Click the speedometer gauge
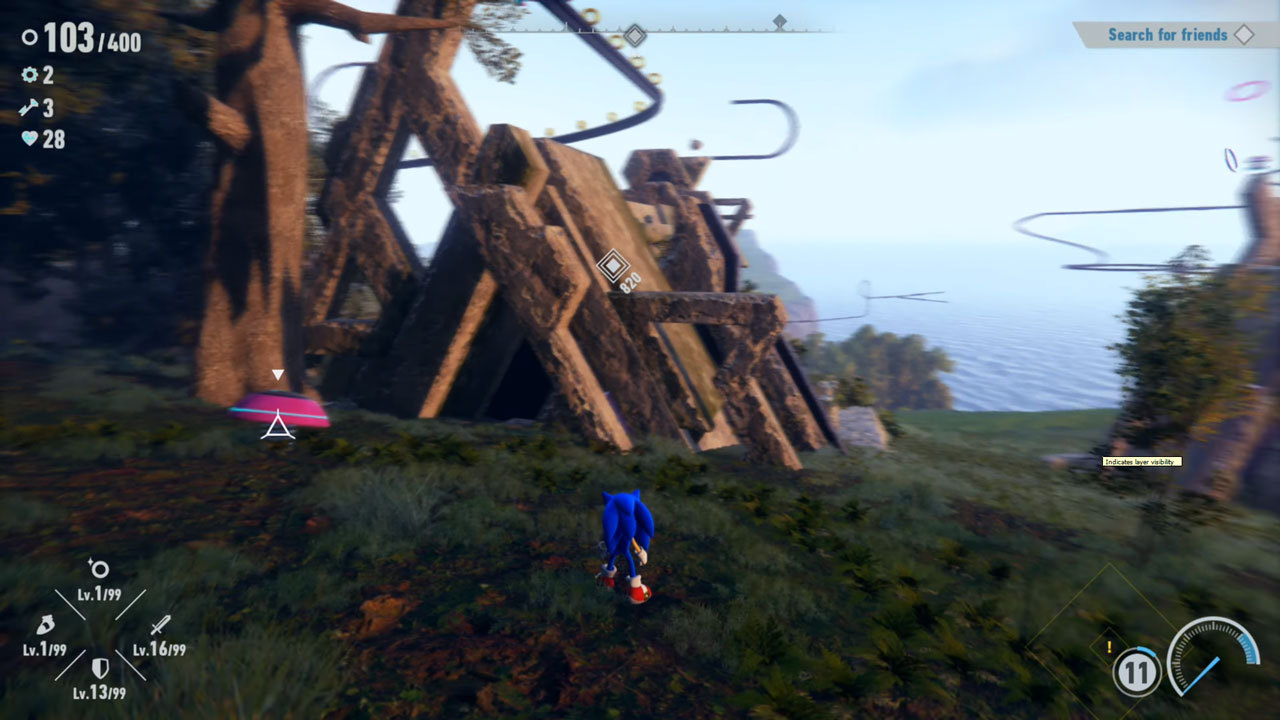This screenshot has width=1280, height=720. pyautogui.click(x=1213, y=656)
